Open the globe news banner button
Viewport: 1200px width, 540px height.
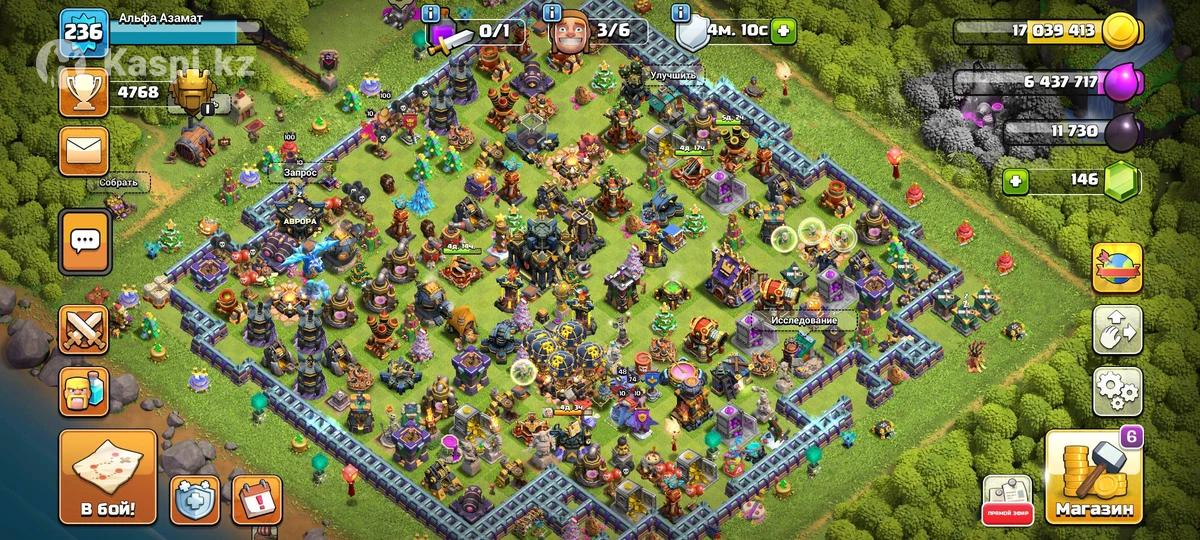(x=1117, y=267)
